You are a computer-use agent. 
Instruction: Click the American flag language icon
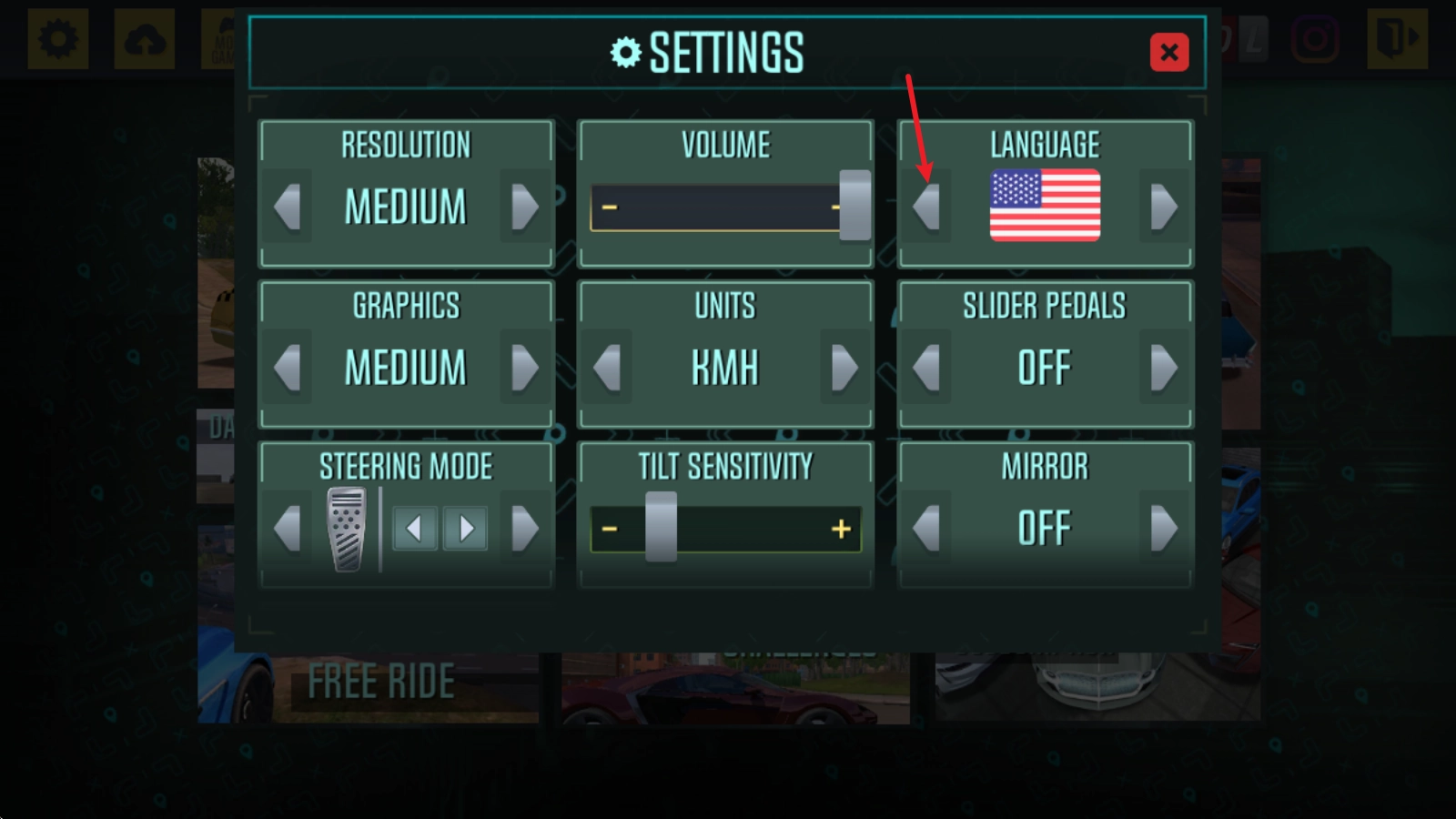tap(1045, 206)
